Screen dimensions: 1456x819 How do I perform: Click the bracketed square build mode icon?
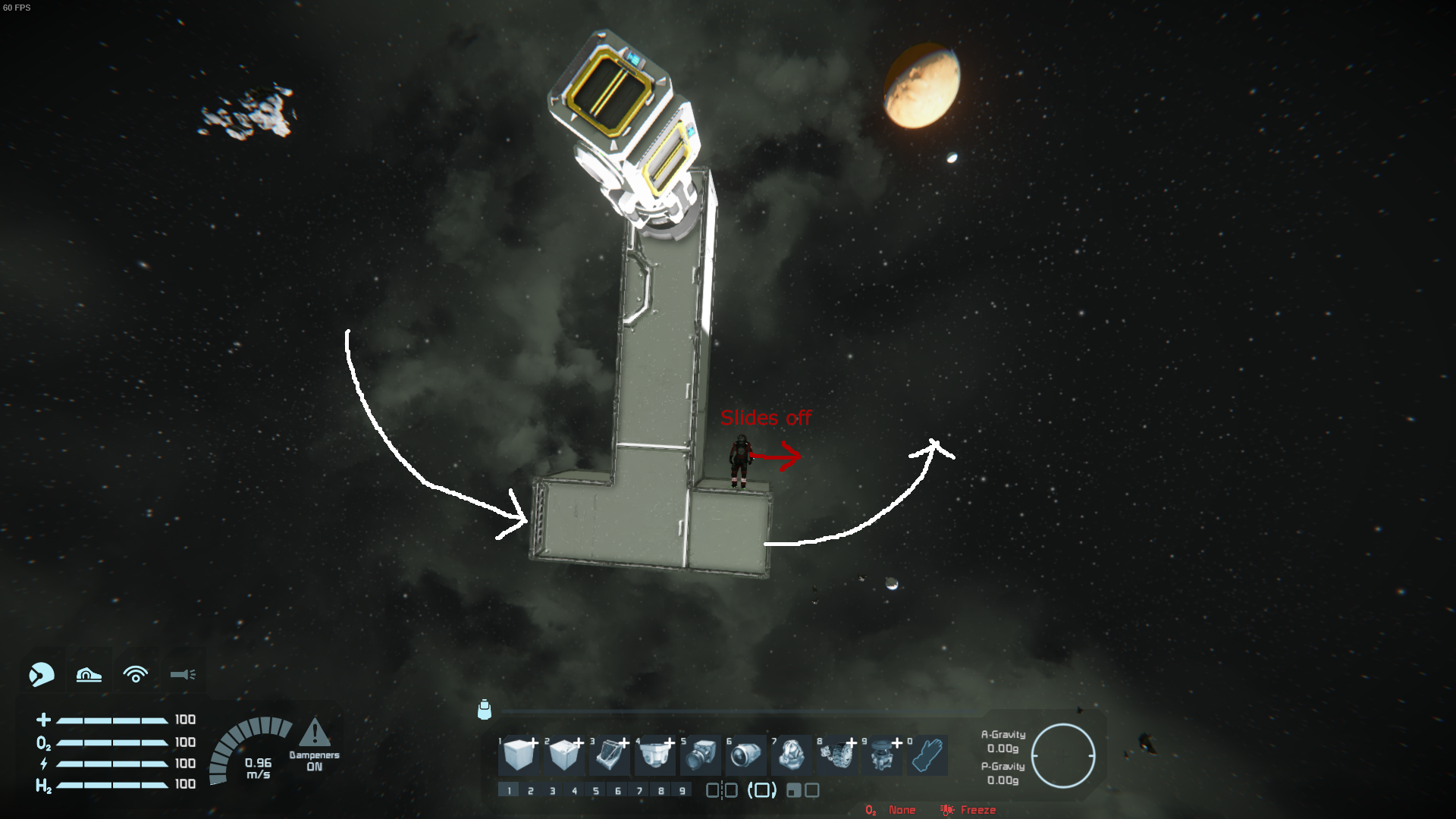pyautogui.click(x=762, y=791)
